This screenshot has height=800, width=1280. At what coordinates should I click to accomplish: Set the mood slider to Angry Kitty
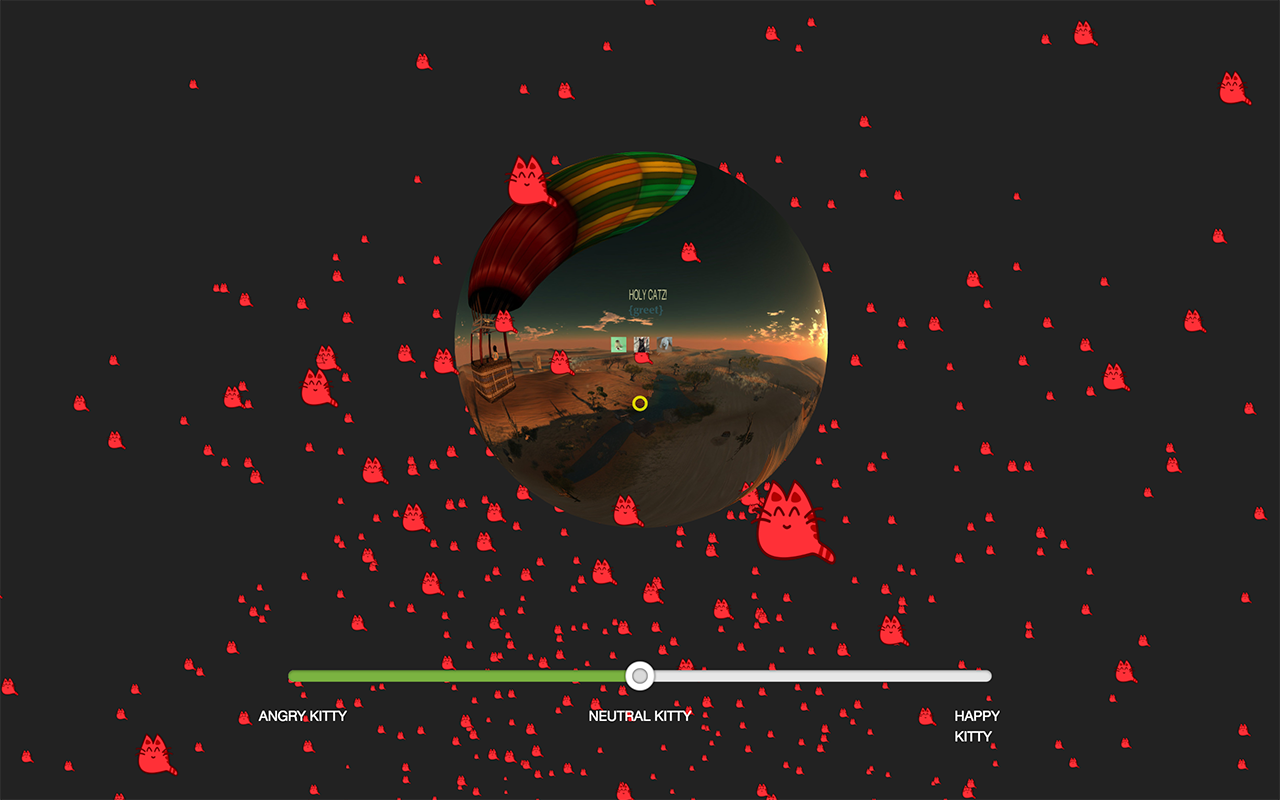(291, 676)
